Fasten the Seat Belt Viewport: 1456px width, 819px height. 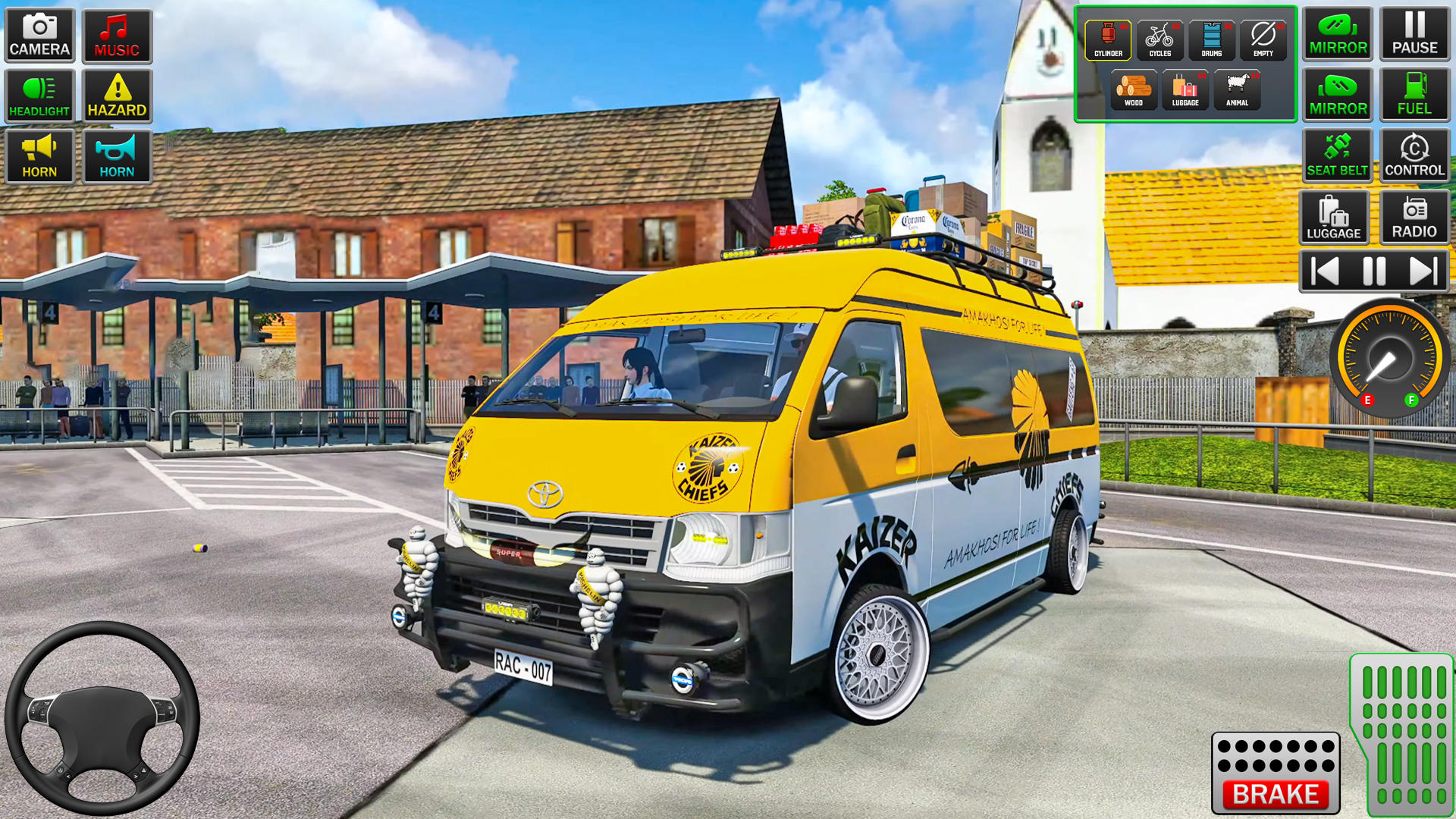click(x=1337, y=155)
